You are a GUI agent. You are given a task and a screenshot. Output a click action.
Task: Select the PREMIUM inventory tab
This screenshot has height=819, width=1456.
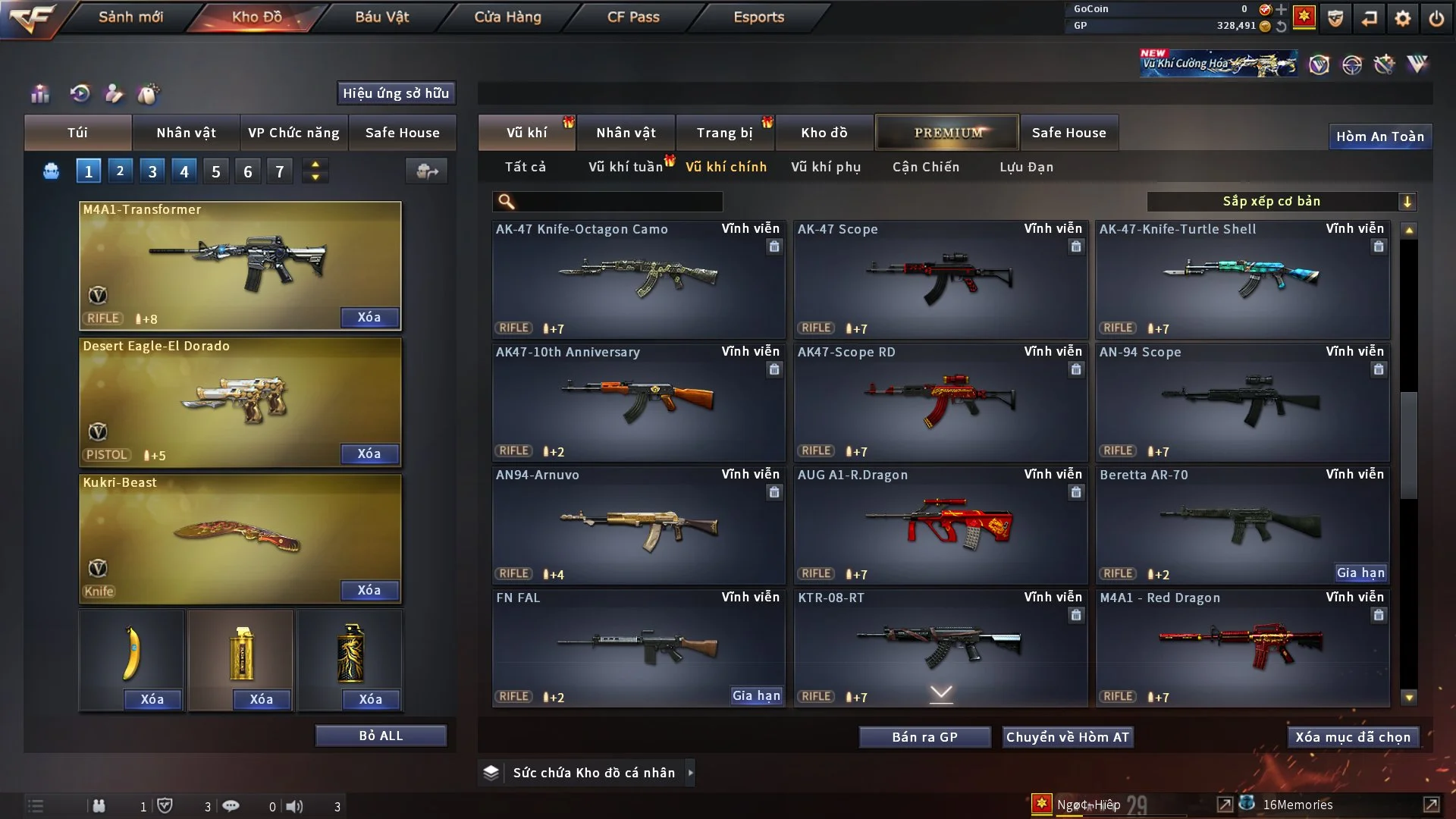click(x=947, y=133)
